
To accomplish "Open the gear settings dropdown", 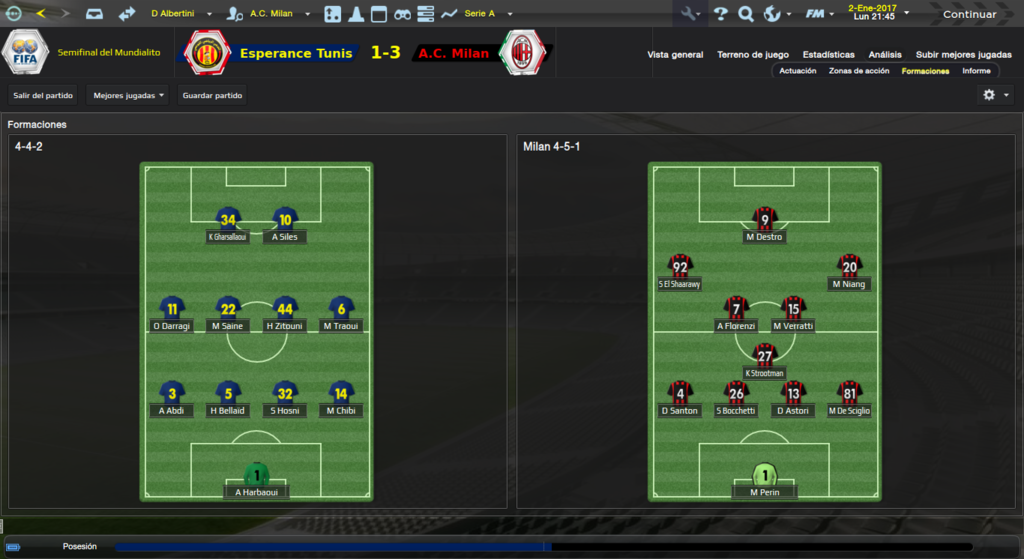I will point(996,95).
